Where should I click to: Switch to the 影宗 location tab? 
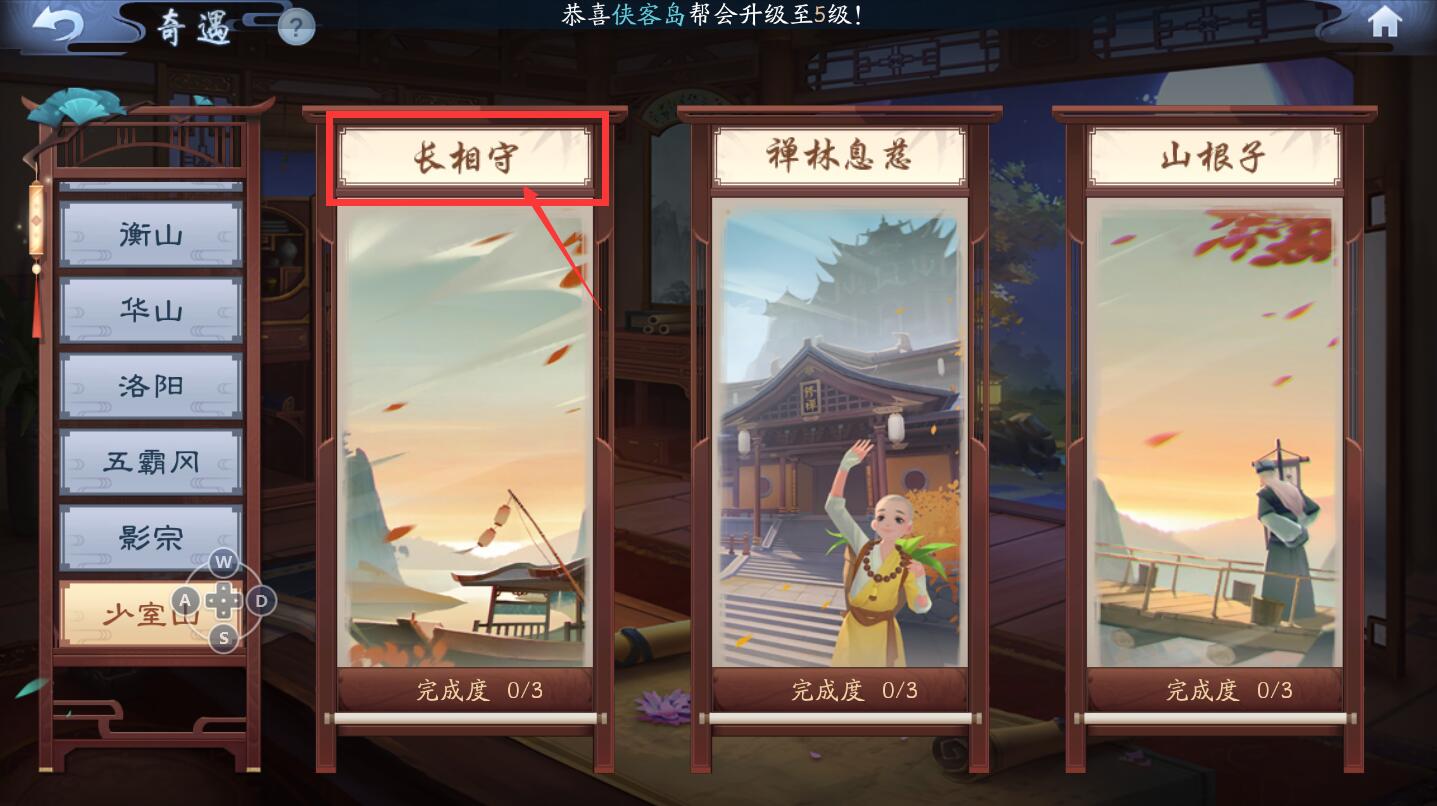click(150, 538)
